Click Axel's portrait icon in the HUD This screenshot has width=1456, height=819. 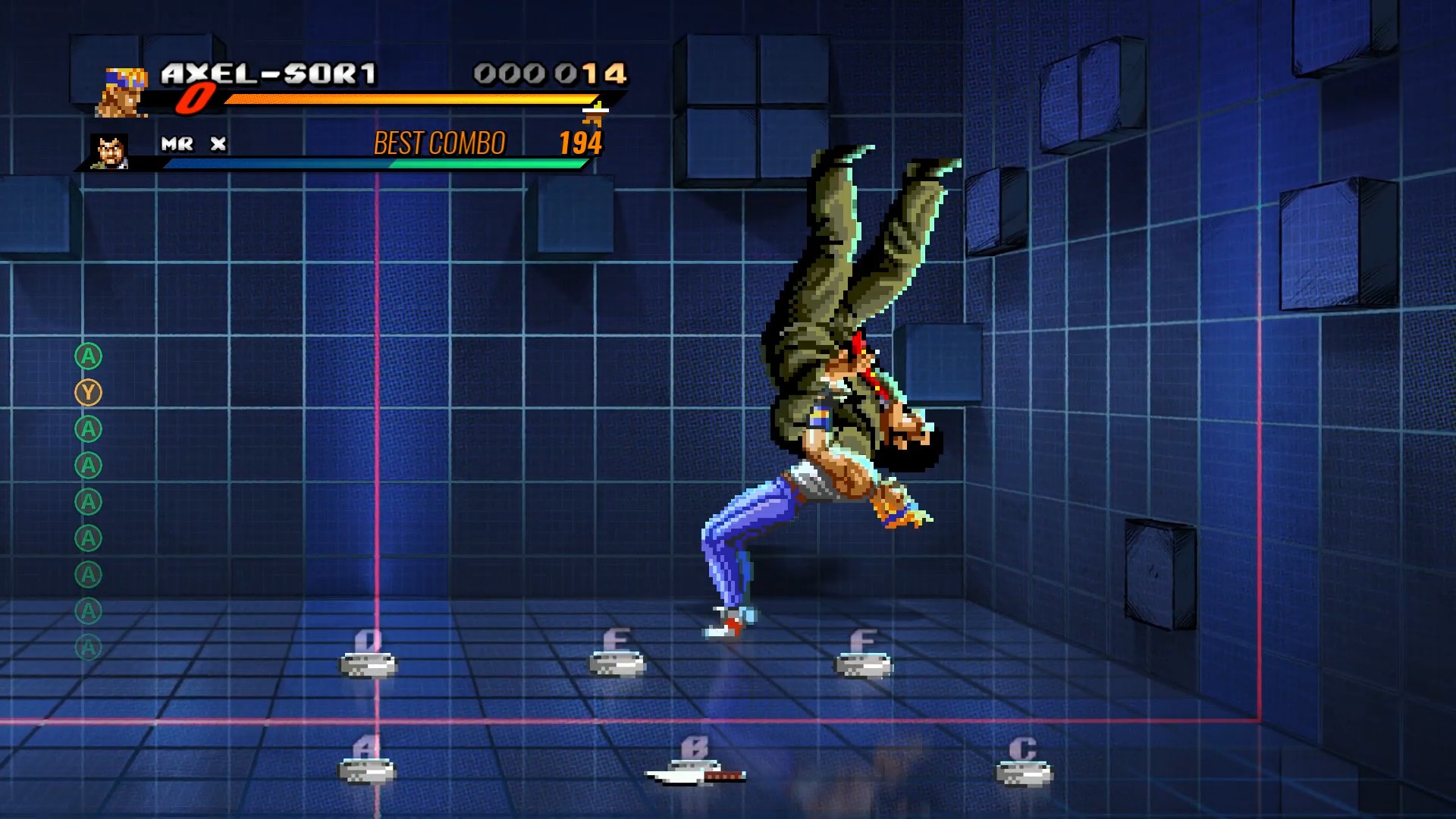[x=121, y=93]
